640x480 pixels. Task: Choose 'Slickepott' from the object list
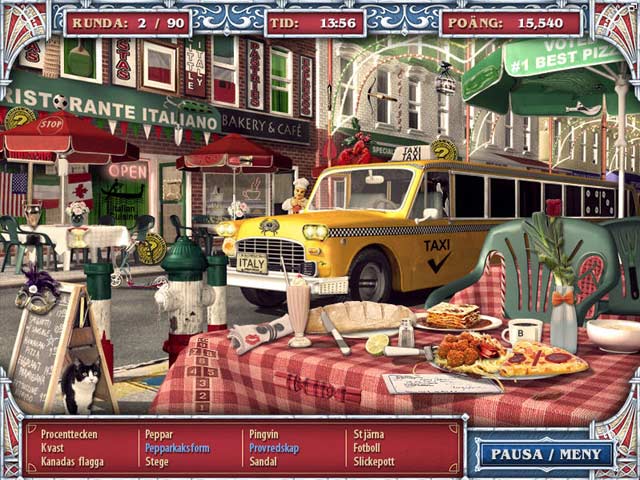pyautogui.click(x=375, y=463)
